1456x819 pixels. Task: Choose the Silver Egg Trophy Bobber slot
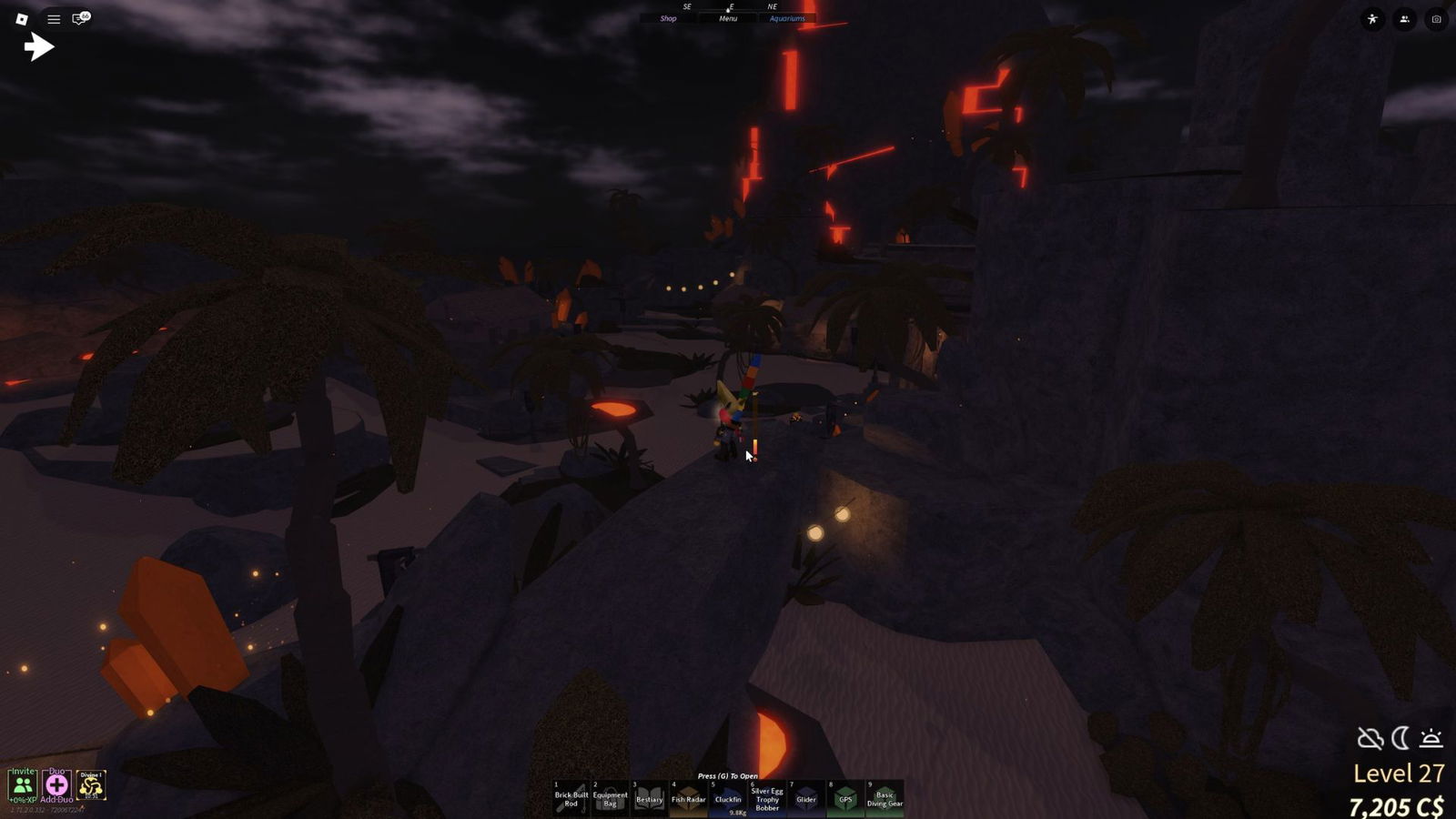767,798
